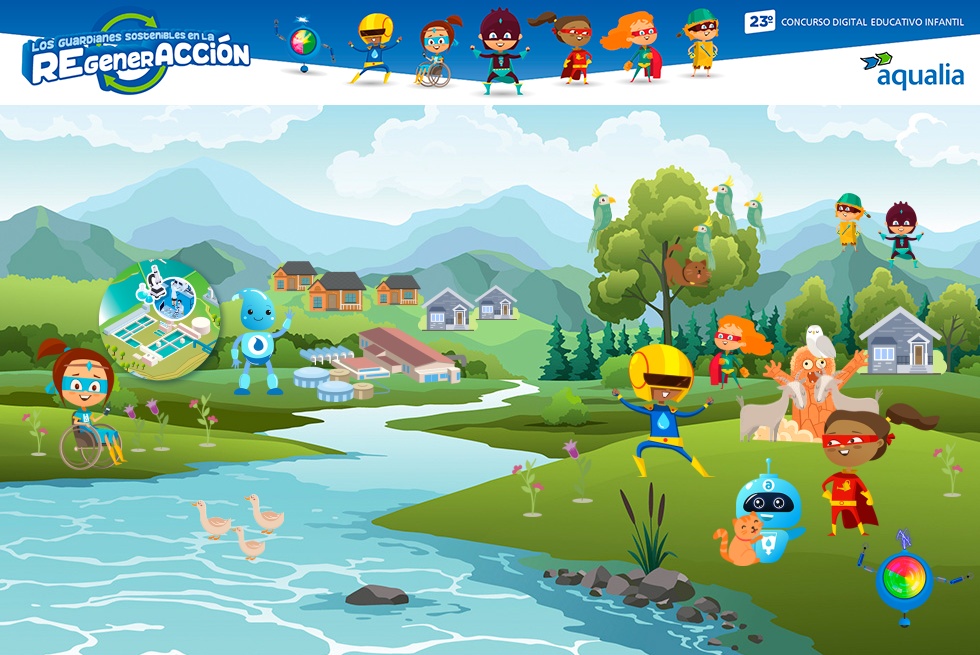Choose the yellow helmet hero in the header
The image size is (980, 655).
point(375,48)
